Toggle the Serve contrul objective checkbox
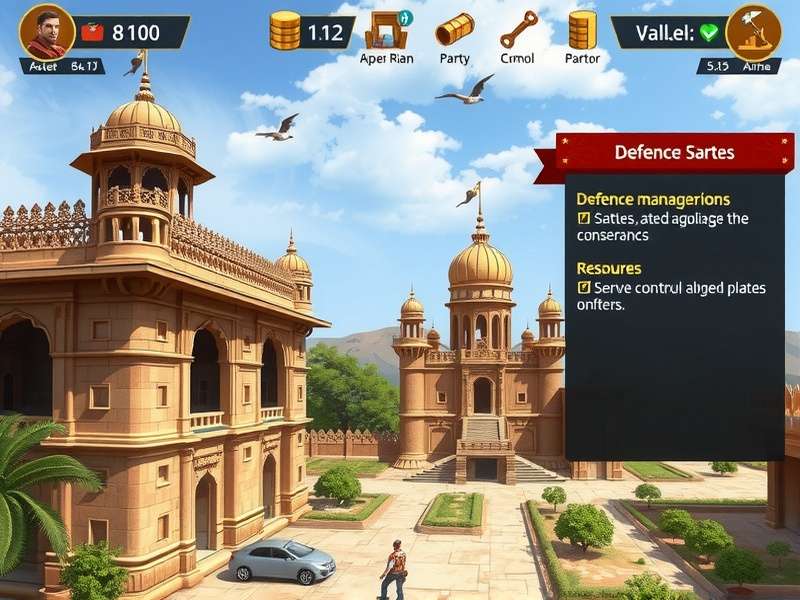The width and height of the screenshot is (800, 600). coord(584,288)
